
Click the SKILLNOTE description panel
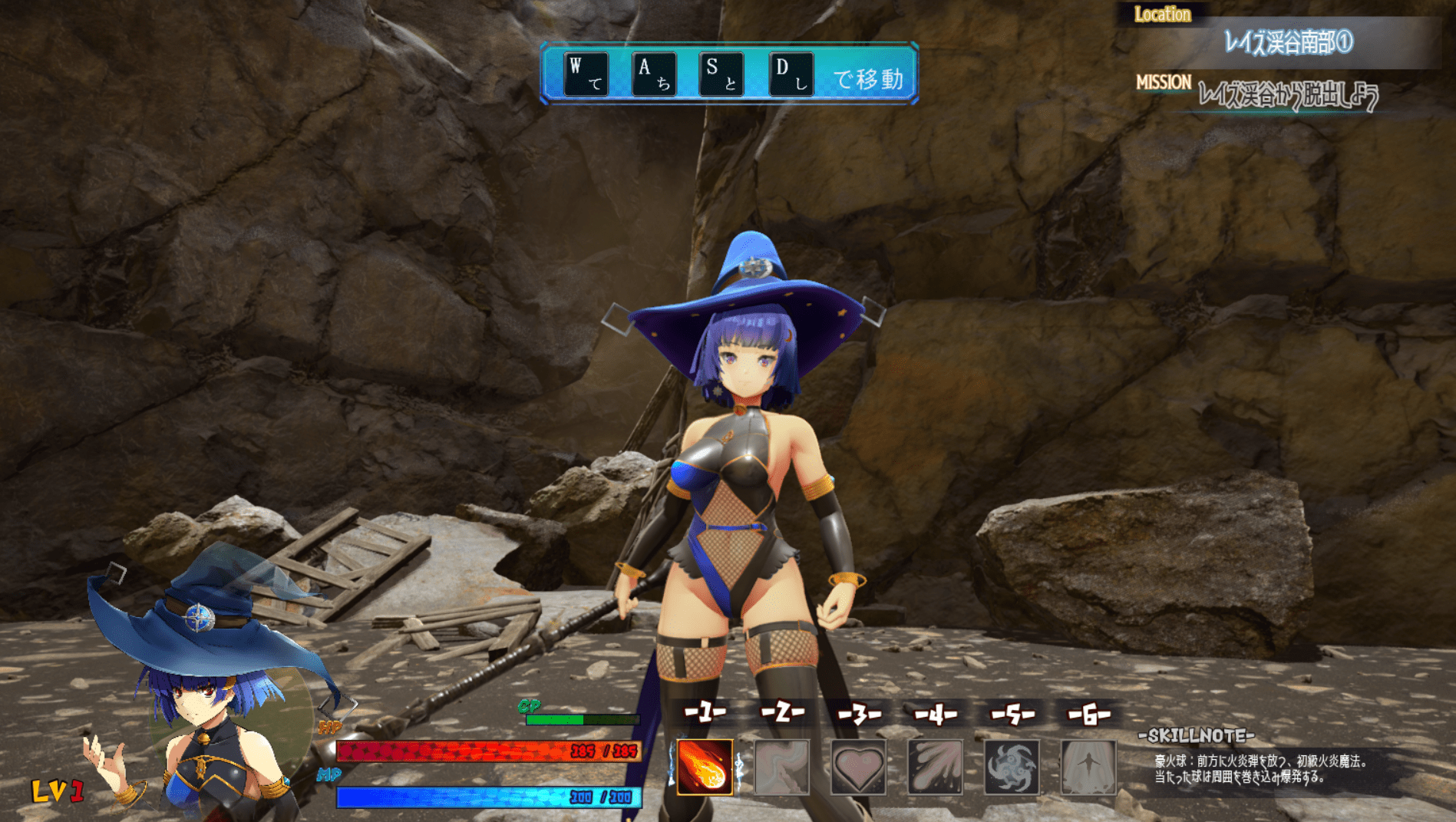[x=1263, y=769]
